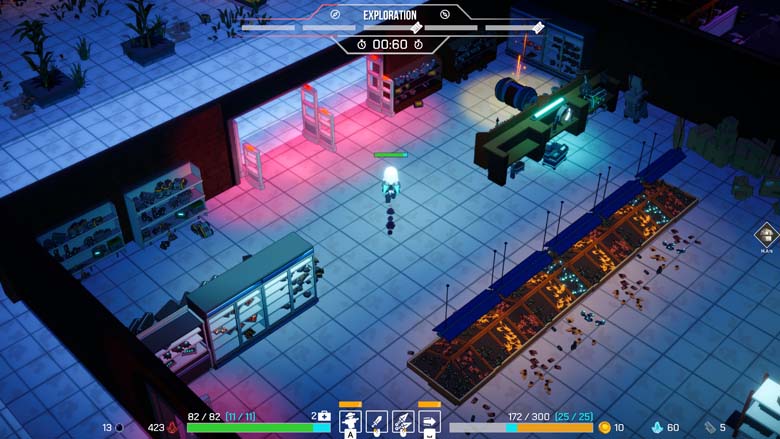Trigger the dash arrow ability icon
Screen dimensions: 780x439
pyautogui.click(x=429, y=421)
